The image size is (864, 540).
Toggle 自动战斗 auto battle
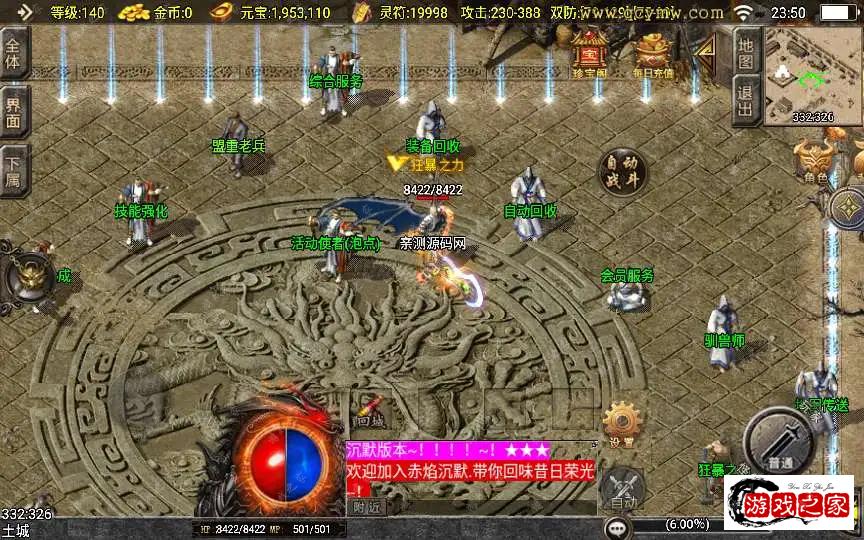pos(621,171)
